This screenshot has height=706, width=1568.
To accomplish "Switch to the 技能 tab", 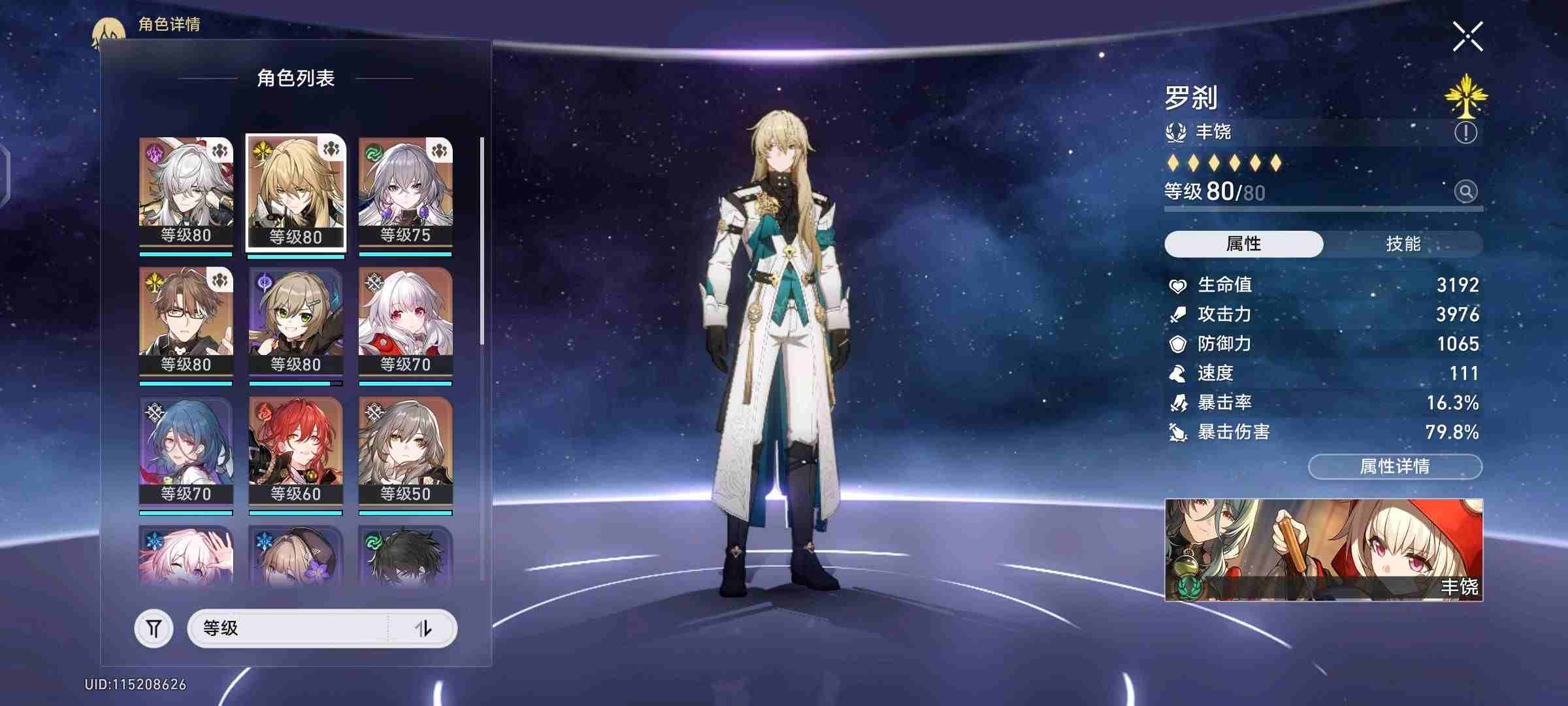I will (1403, 244).
